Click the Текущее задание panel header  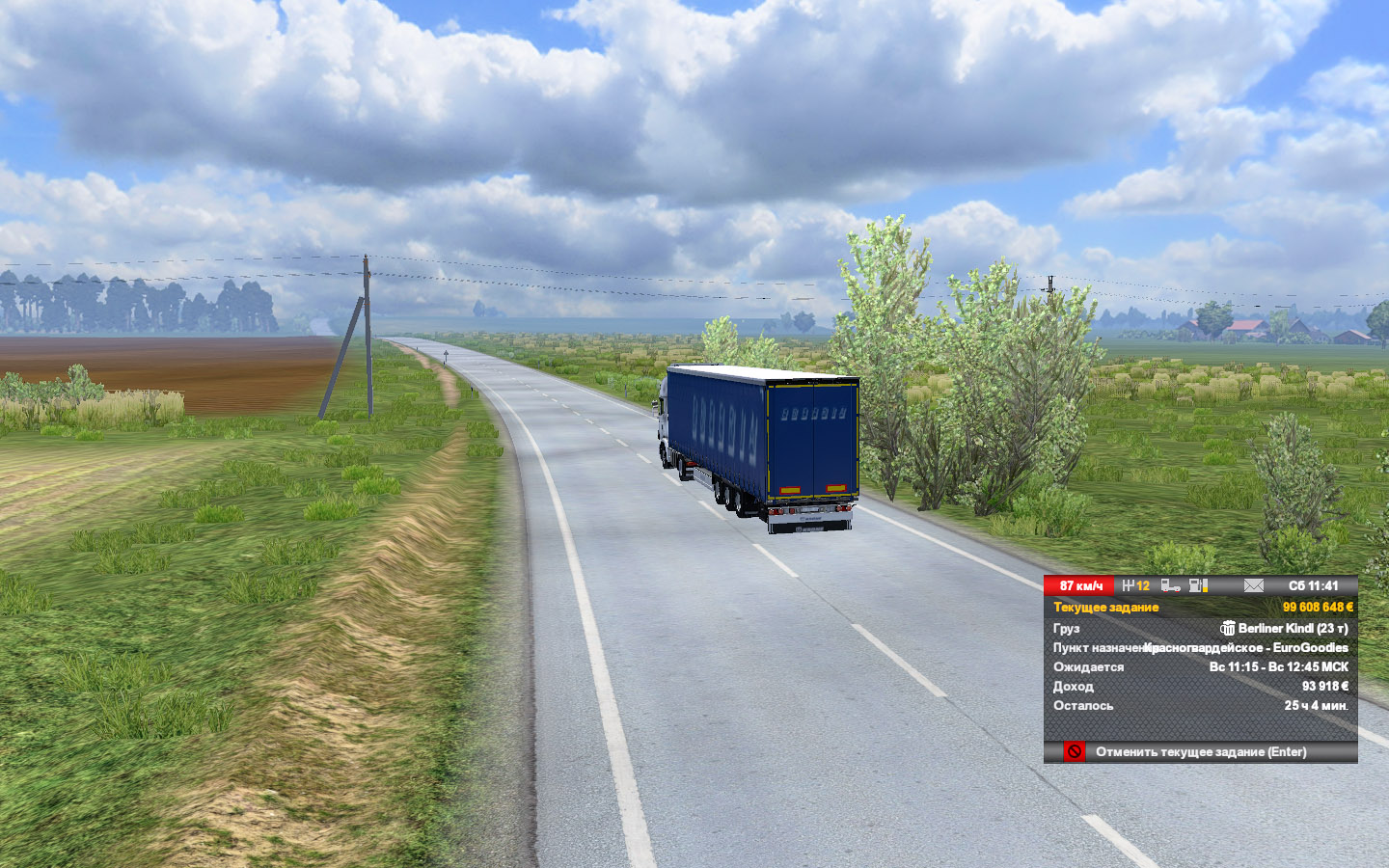[x=1106, y=607]
